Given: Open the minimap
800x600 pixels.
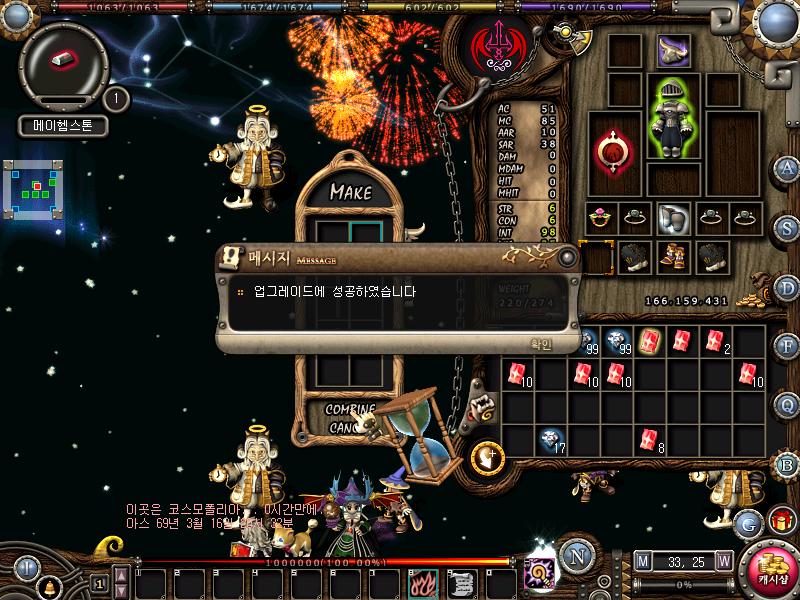Looking at the screenshot, I should pyautogui.click(x=34, y=188).
